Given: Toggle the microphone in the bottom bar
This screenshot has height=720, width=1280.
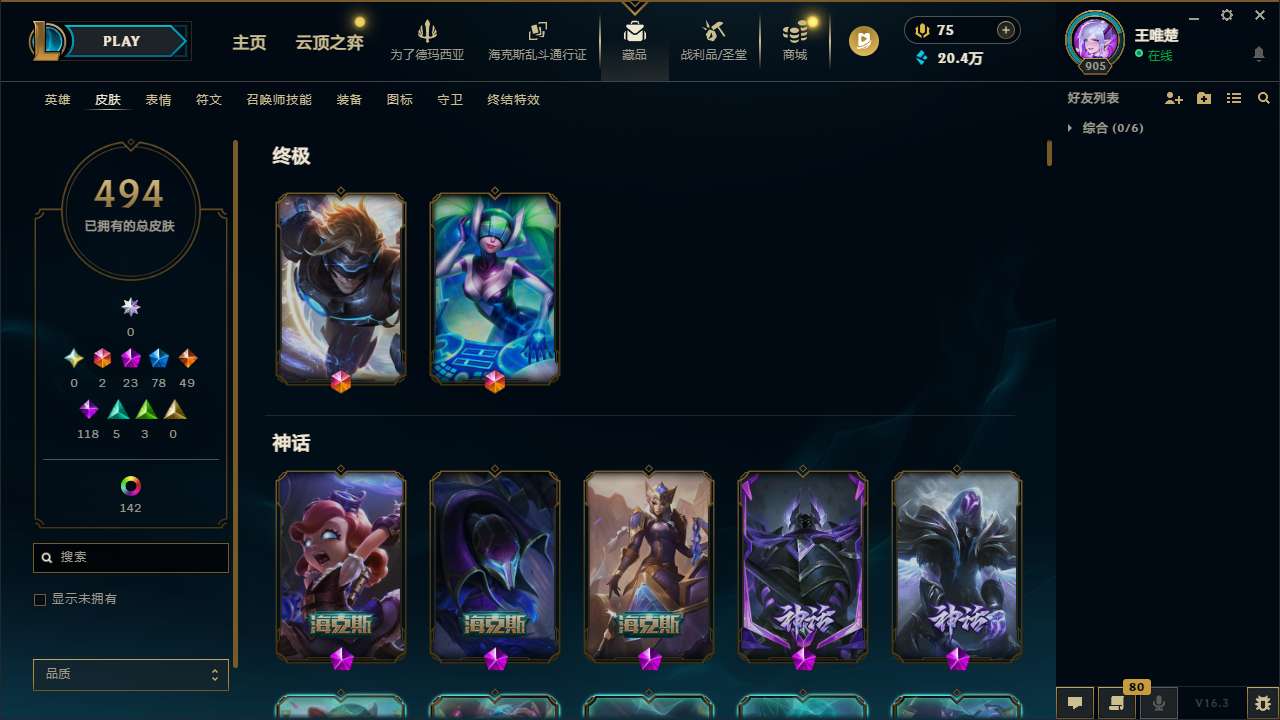Looking at the screenshot, I should click(x=1159, y=703).
